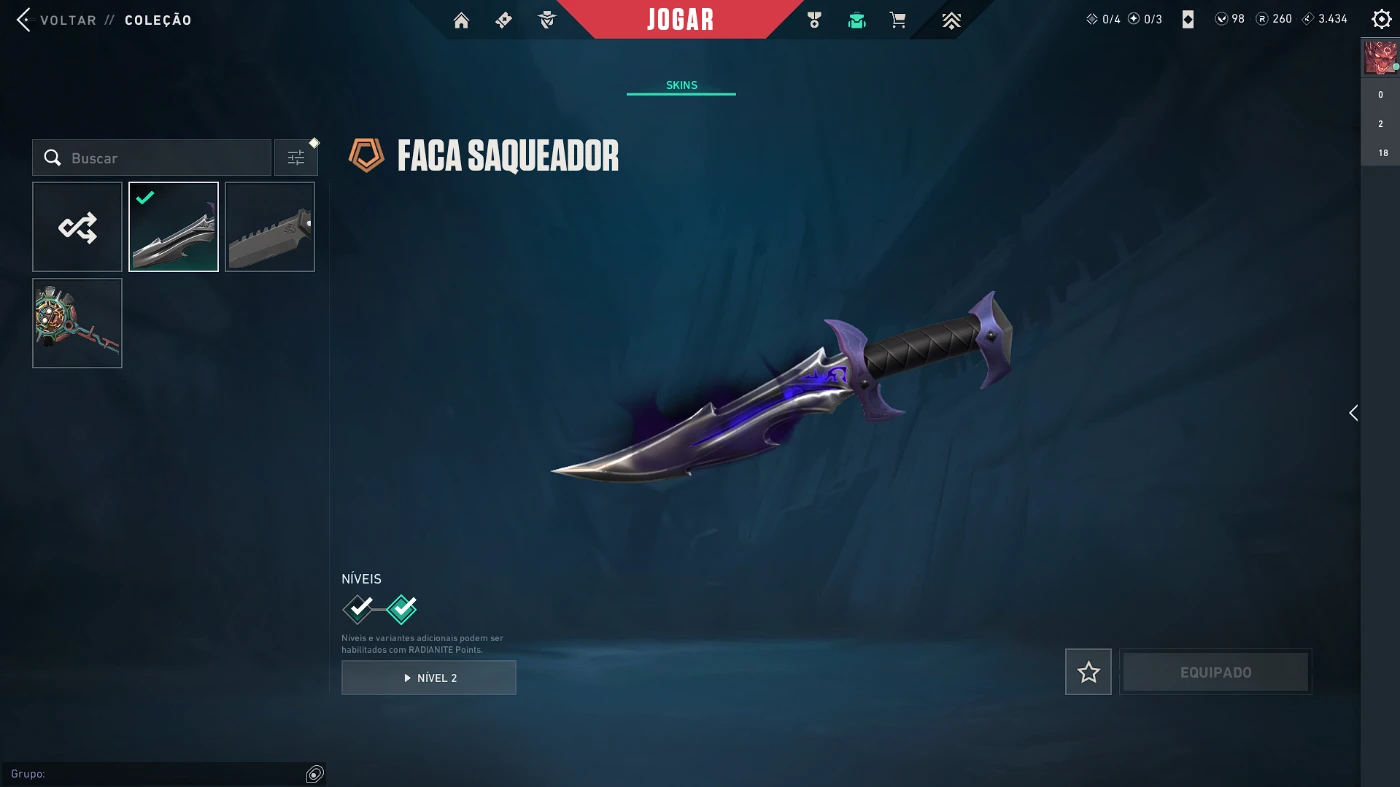Click the red JOGAR button

680,20
